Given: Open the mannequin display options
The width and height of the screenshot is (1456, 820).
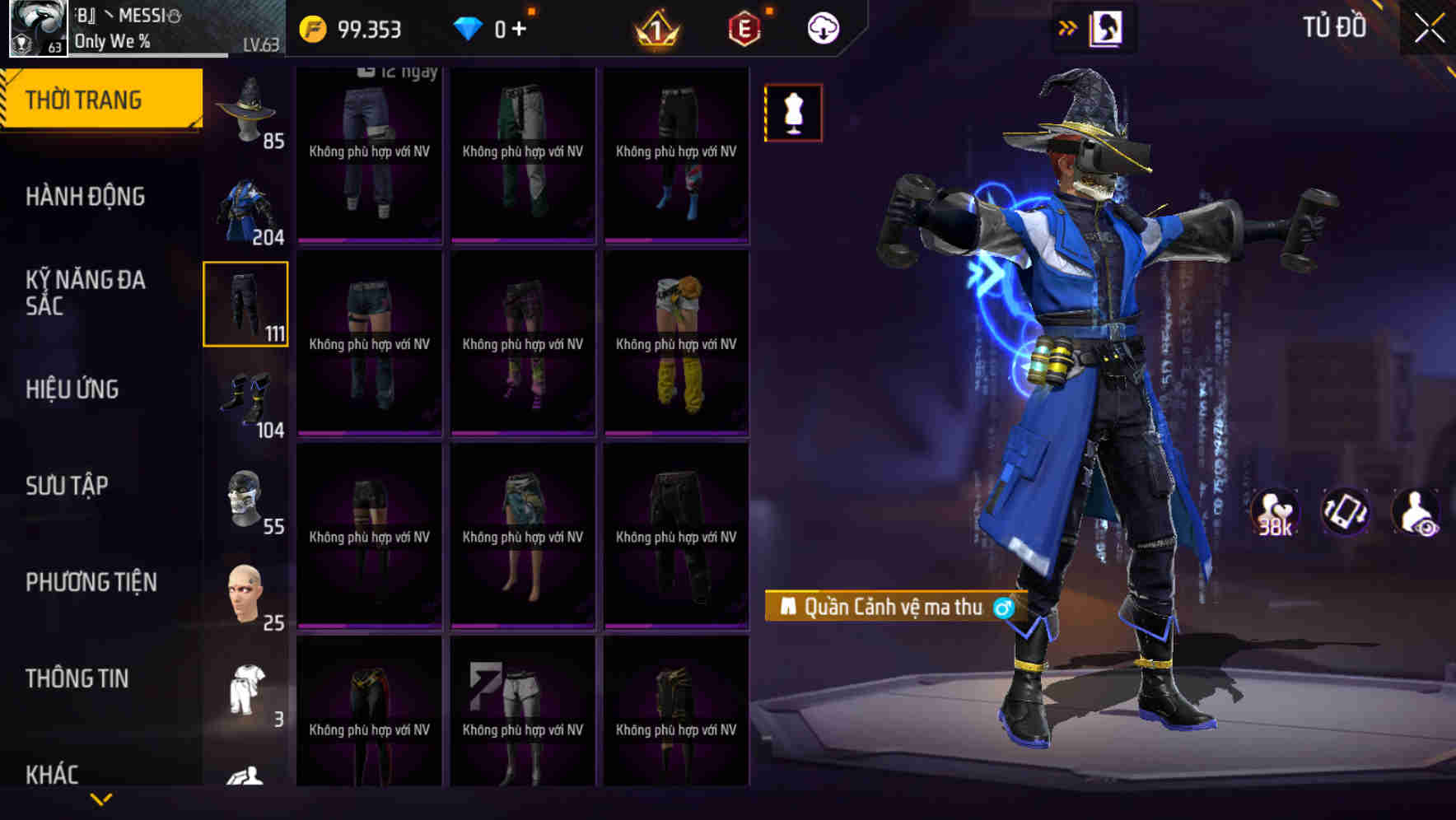Looking at the screenshot, I should [793, 112].
